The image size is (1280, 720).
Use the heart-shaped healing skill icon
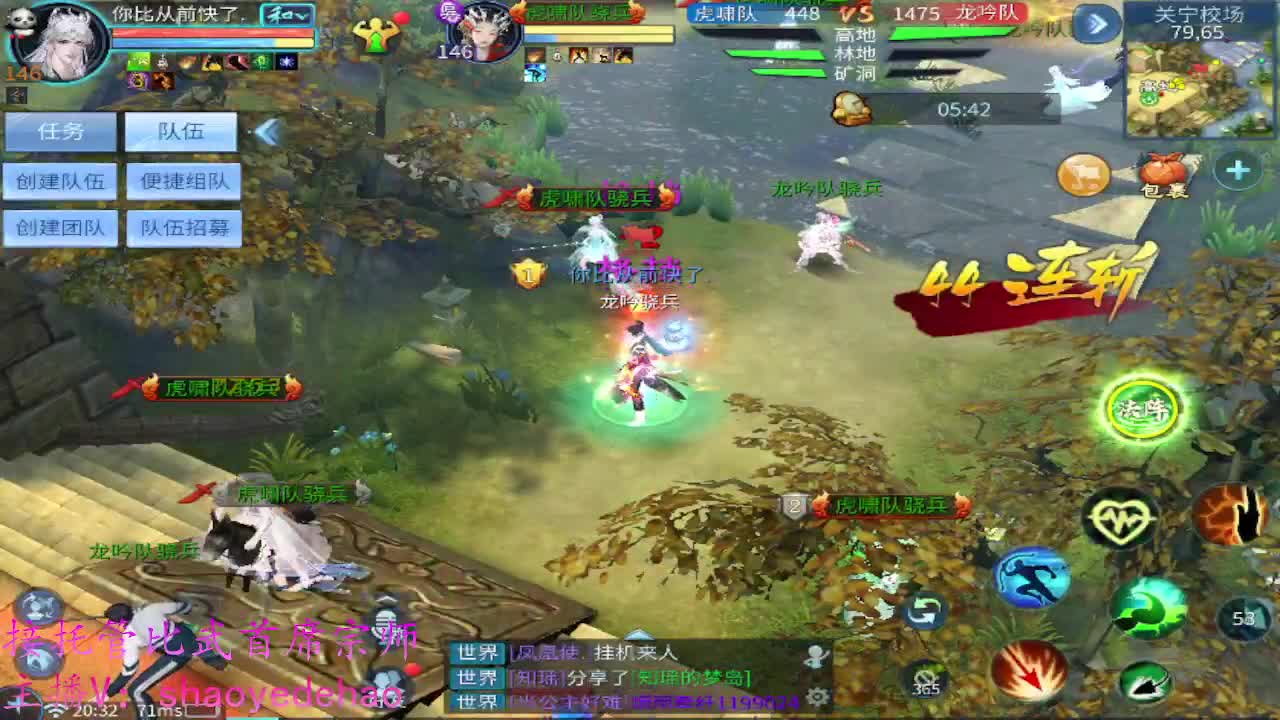click(x=1116, y=517)
